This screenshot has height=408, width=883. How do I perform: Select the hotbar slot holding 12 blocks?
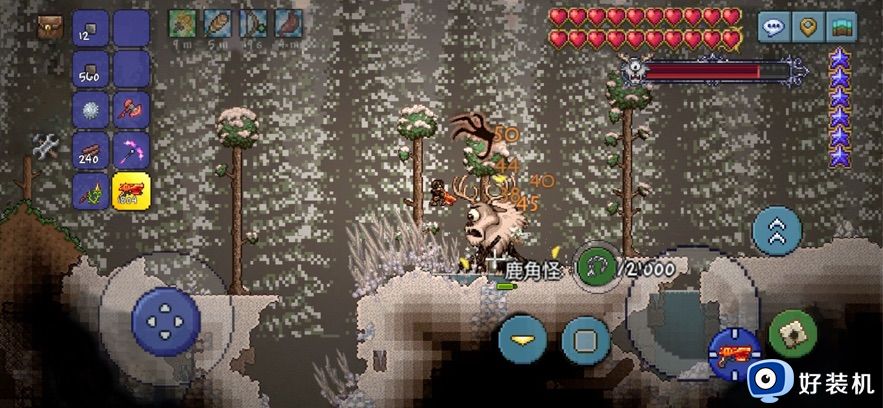[x=91, y=27]
